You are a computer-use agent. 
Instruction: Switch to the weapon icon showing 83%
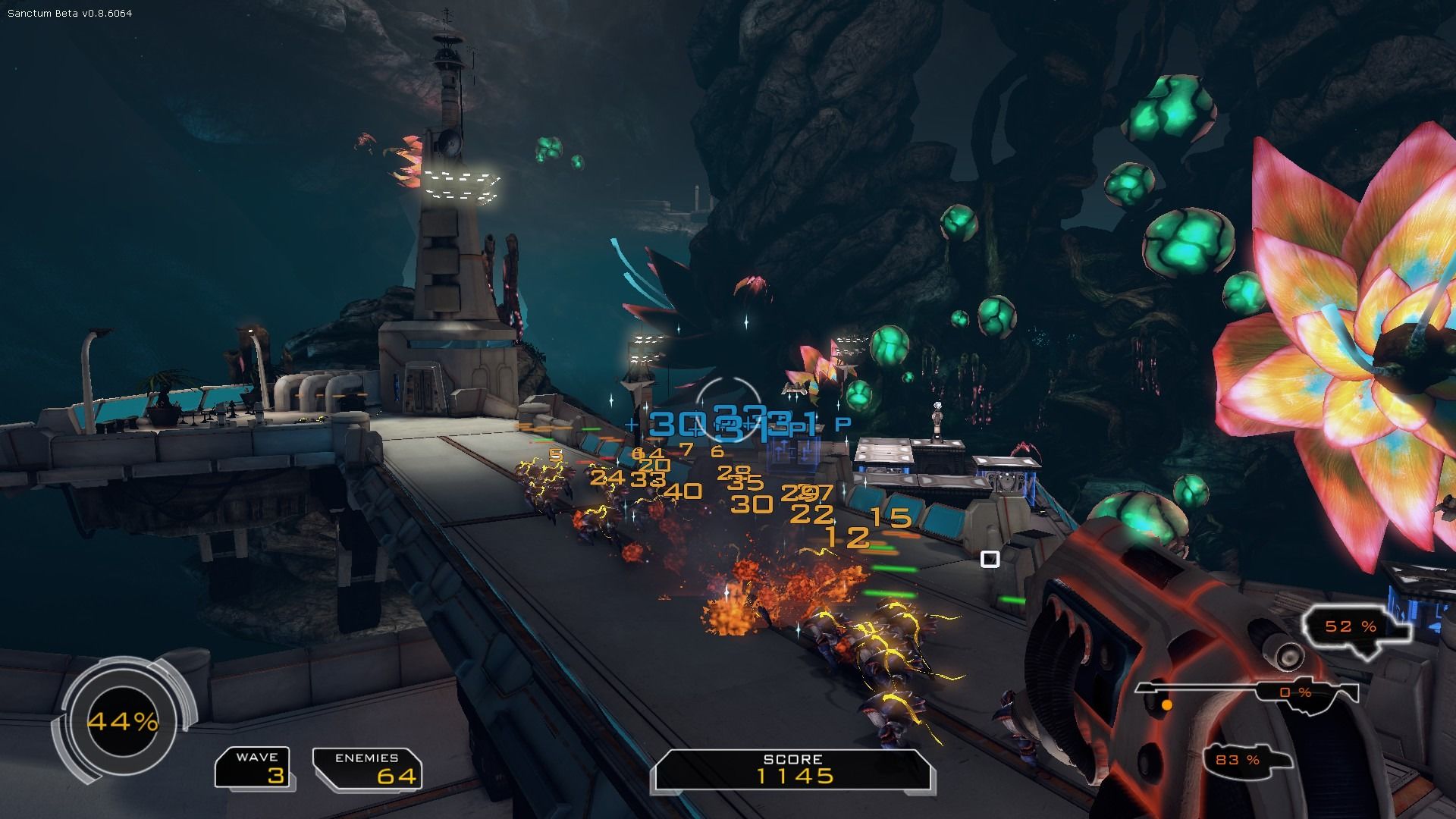click(x=1246, y=759)
